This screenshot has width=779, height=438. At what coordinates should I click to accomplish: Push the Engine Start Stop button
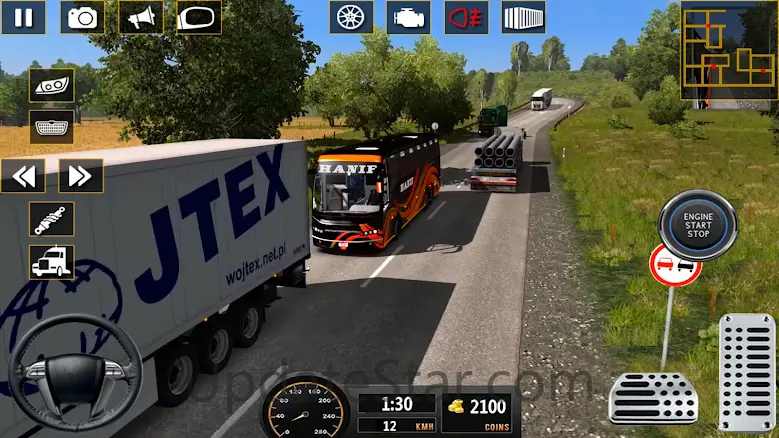(x=697, y=225)
